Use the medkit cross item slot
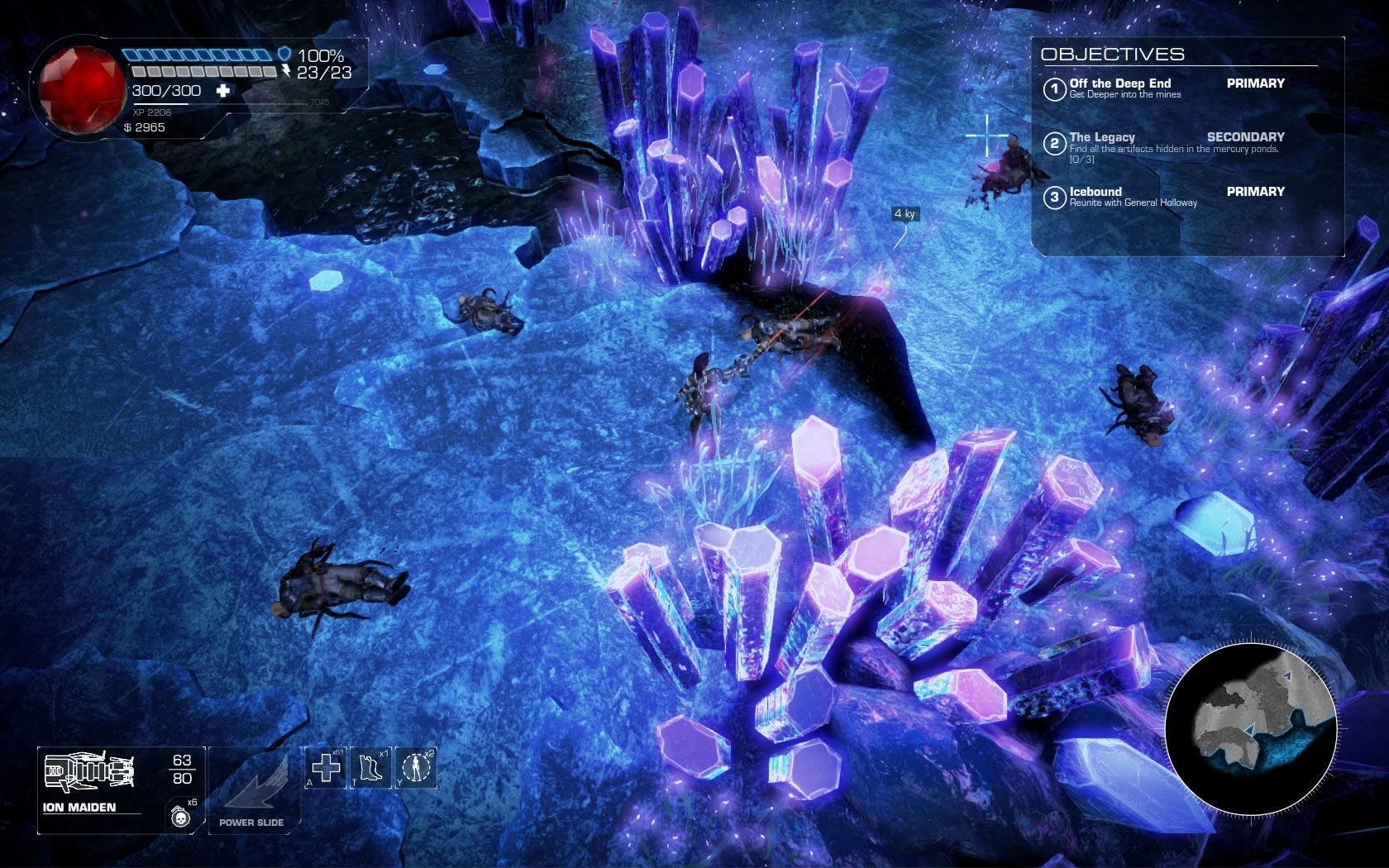This screenshot has height=868, width=1389. 326,768
